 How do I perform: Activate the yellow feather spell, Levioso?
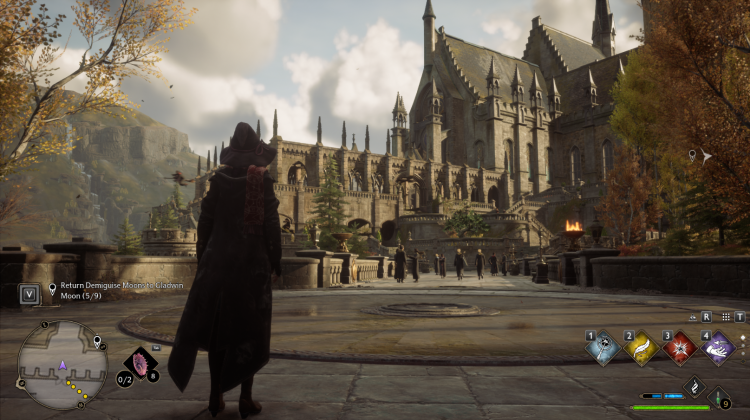tap(641, 348)
